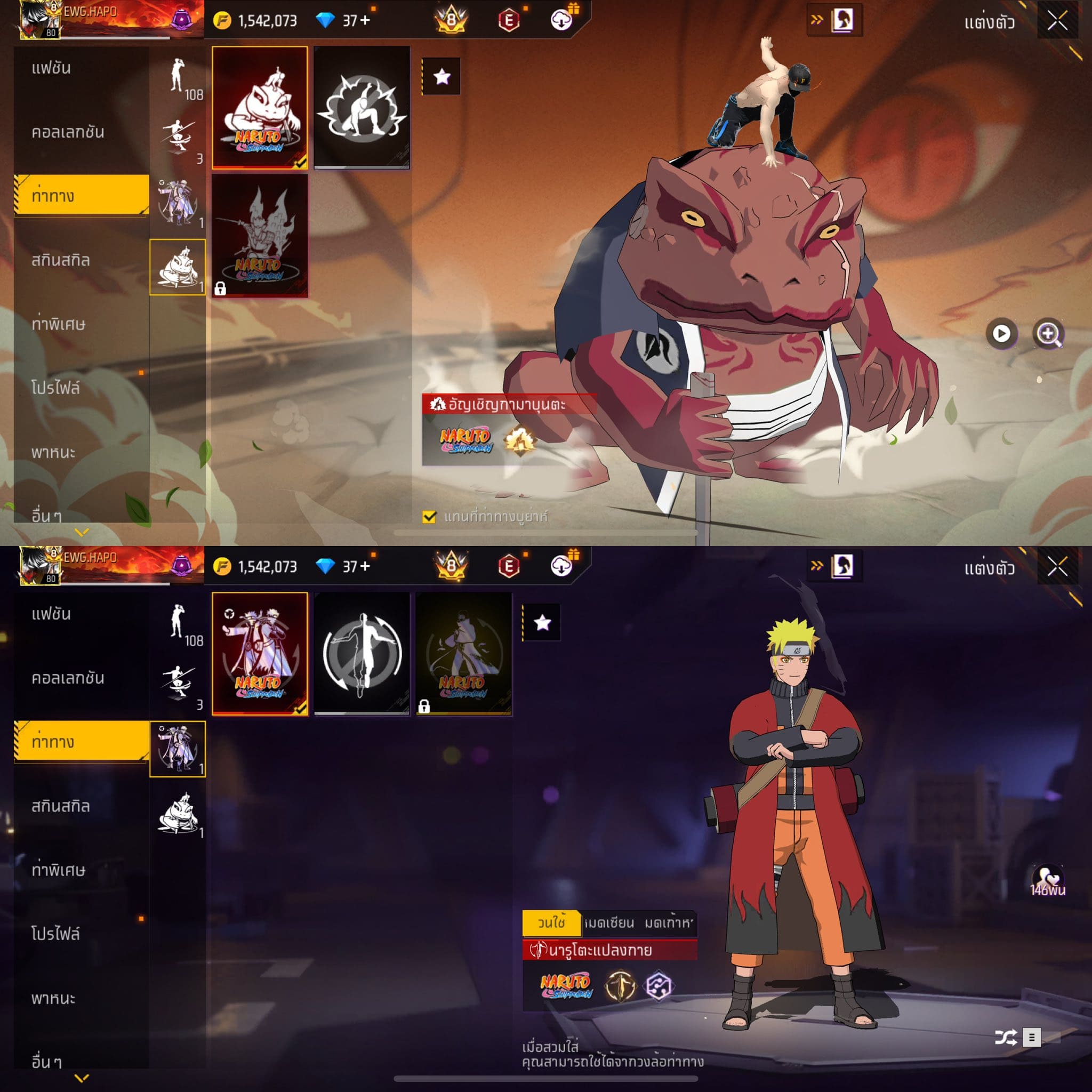1092x1092 pixels.
Task: Select the locked flame-silhouette Naruto emote card
Action: (260, 235)
